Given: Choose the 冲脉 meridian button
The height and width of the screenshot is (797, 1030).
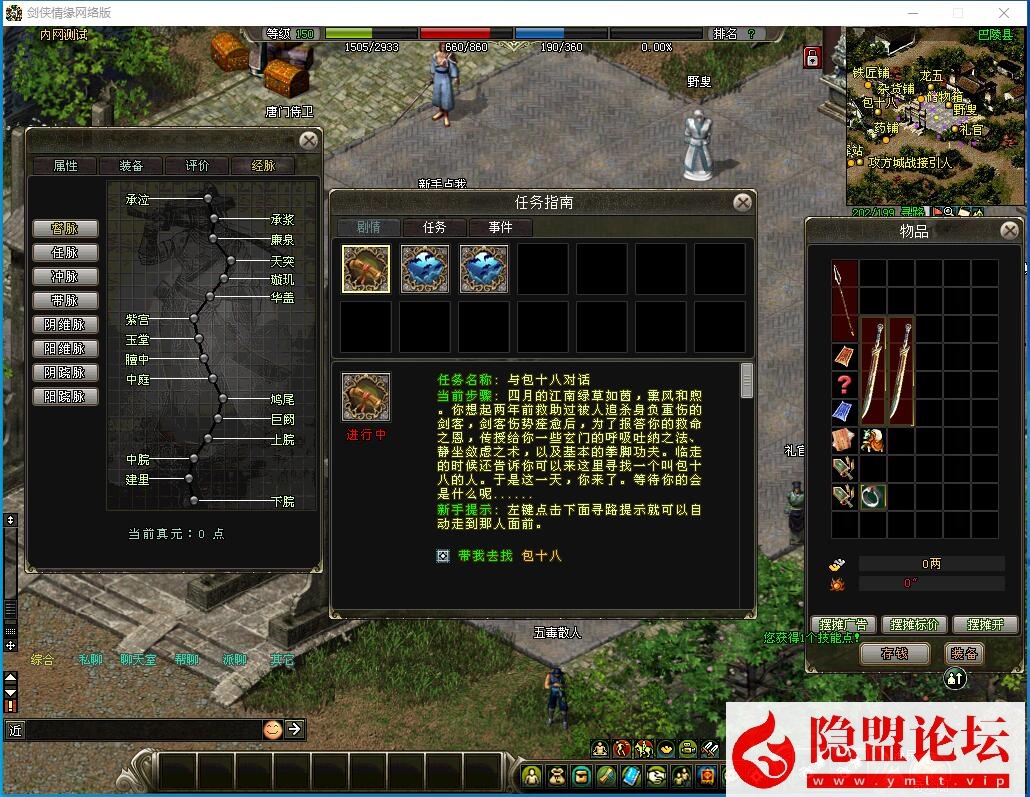Looking at the screenshot, I should coord(65,277).
